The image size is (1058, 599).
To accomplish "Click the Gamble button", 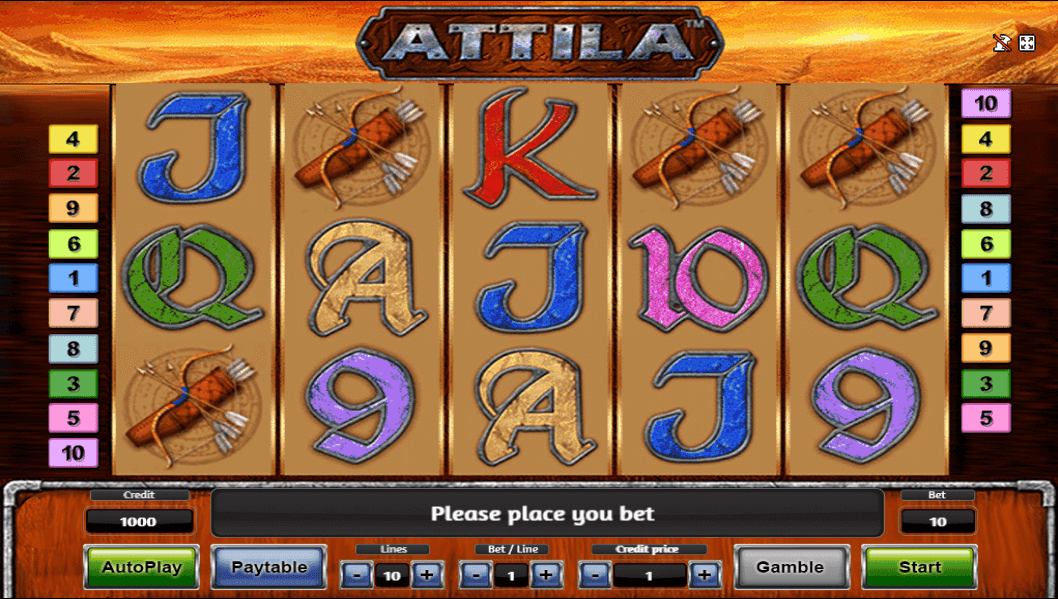I will click(x=790, y=567).
